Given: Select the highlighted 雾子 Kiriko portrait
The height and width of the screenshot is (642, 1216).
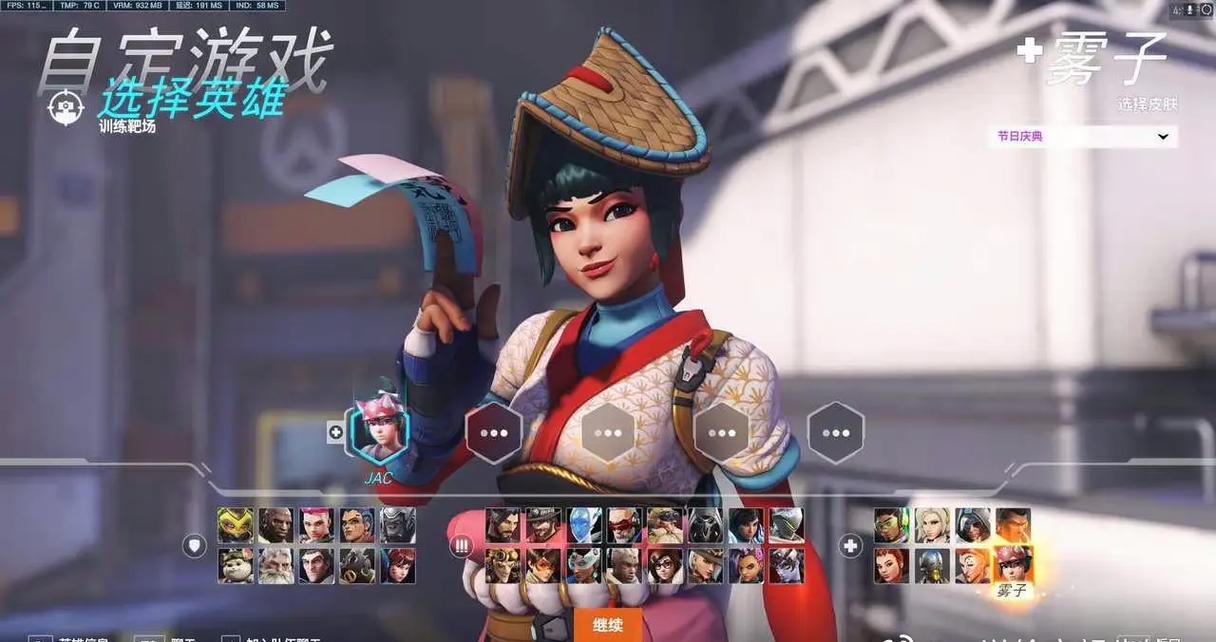Looking at the screenshot, I should 1012,566.
